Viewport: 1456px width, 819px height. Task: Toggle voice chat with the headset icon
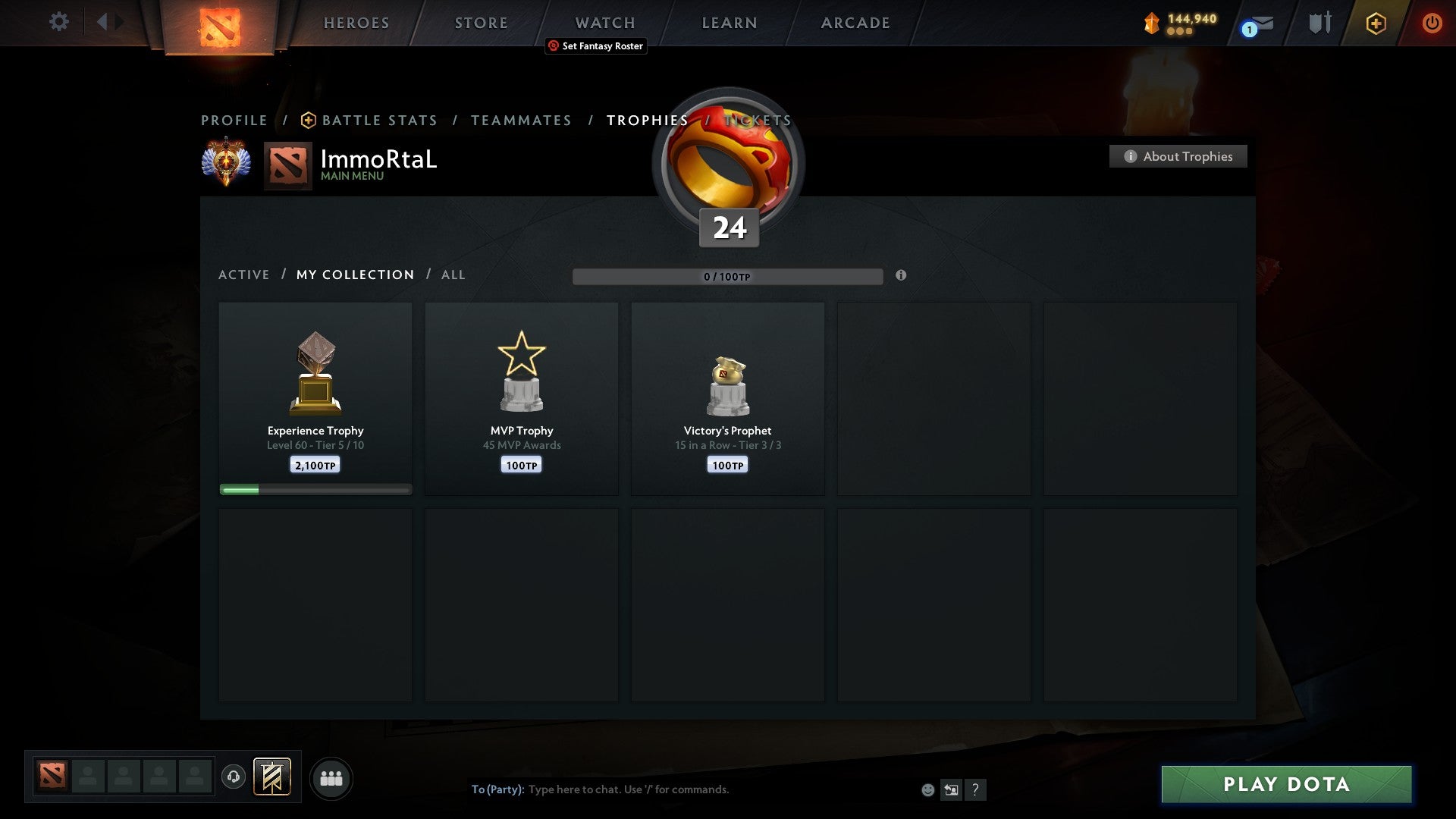click(x=234, y=778)
